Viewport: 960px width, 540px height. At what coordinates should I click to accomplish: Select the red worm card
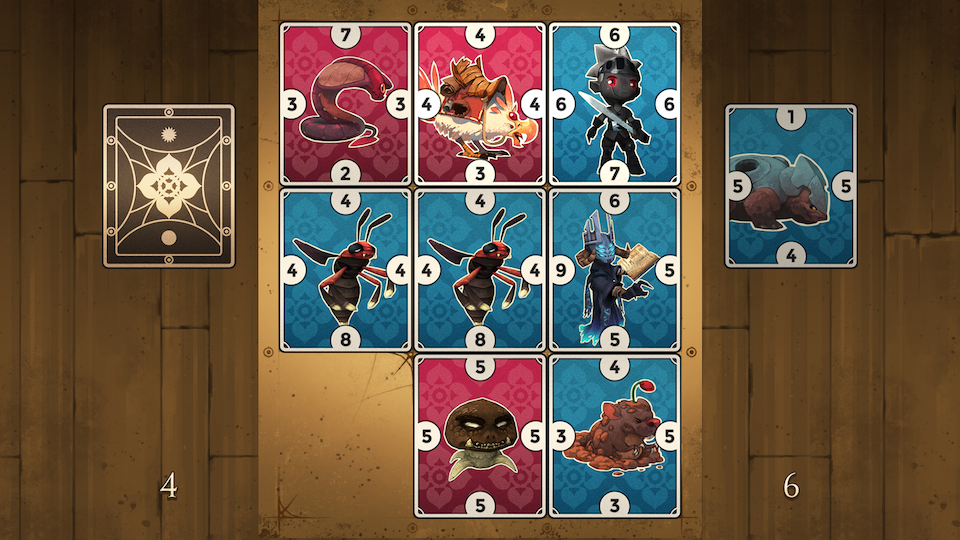point(345,104)
